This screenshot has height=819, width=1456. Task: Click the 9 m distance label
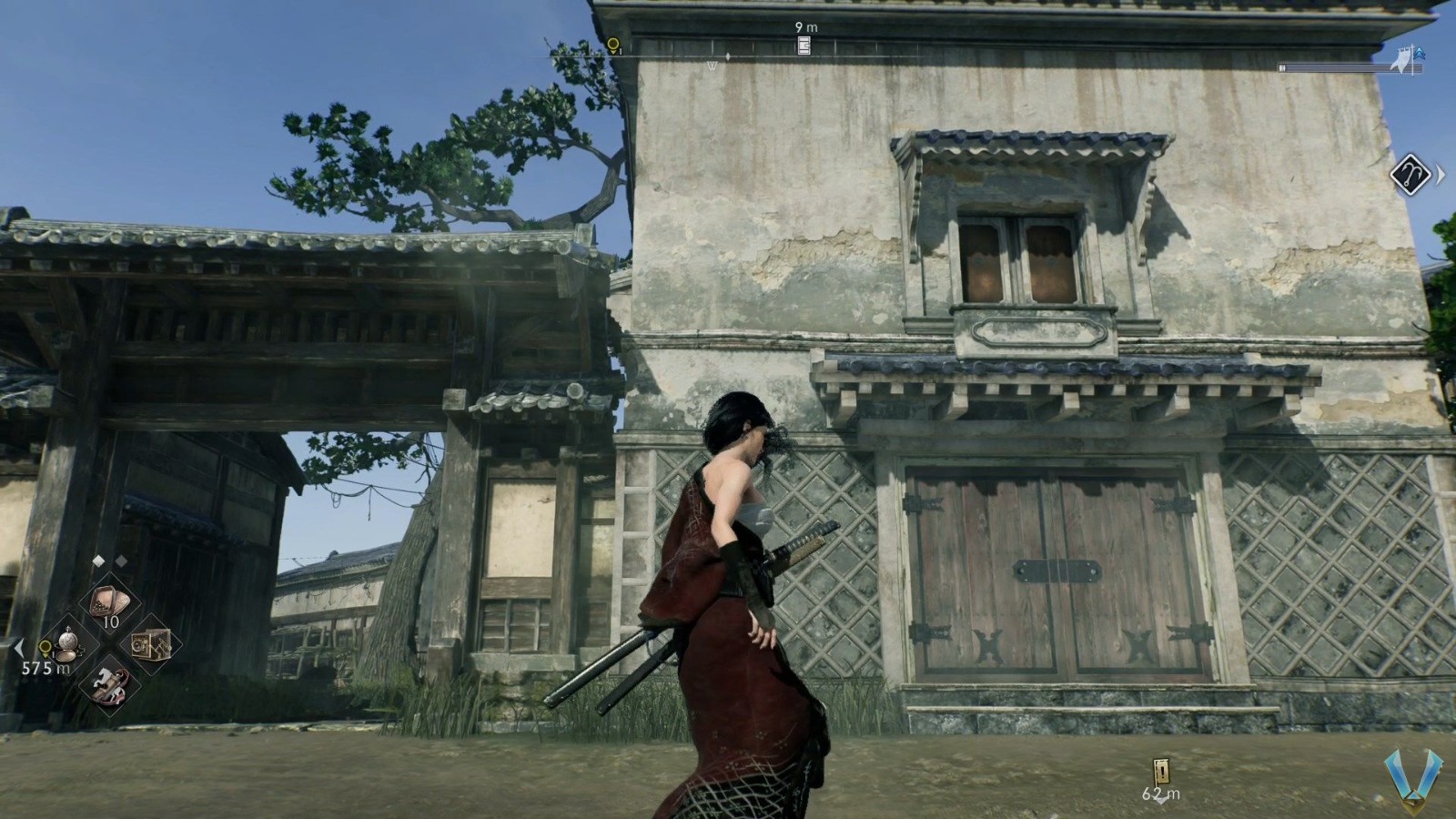pos(806,25)
